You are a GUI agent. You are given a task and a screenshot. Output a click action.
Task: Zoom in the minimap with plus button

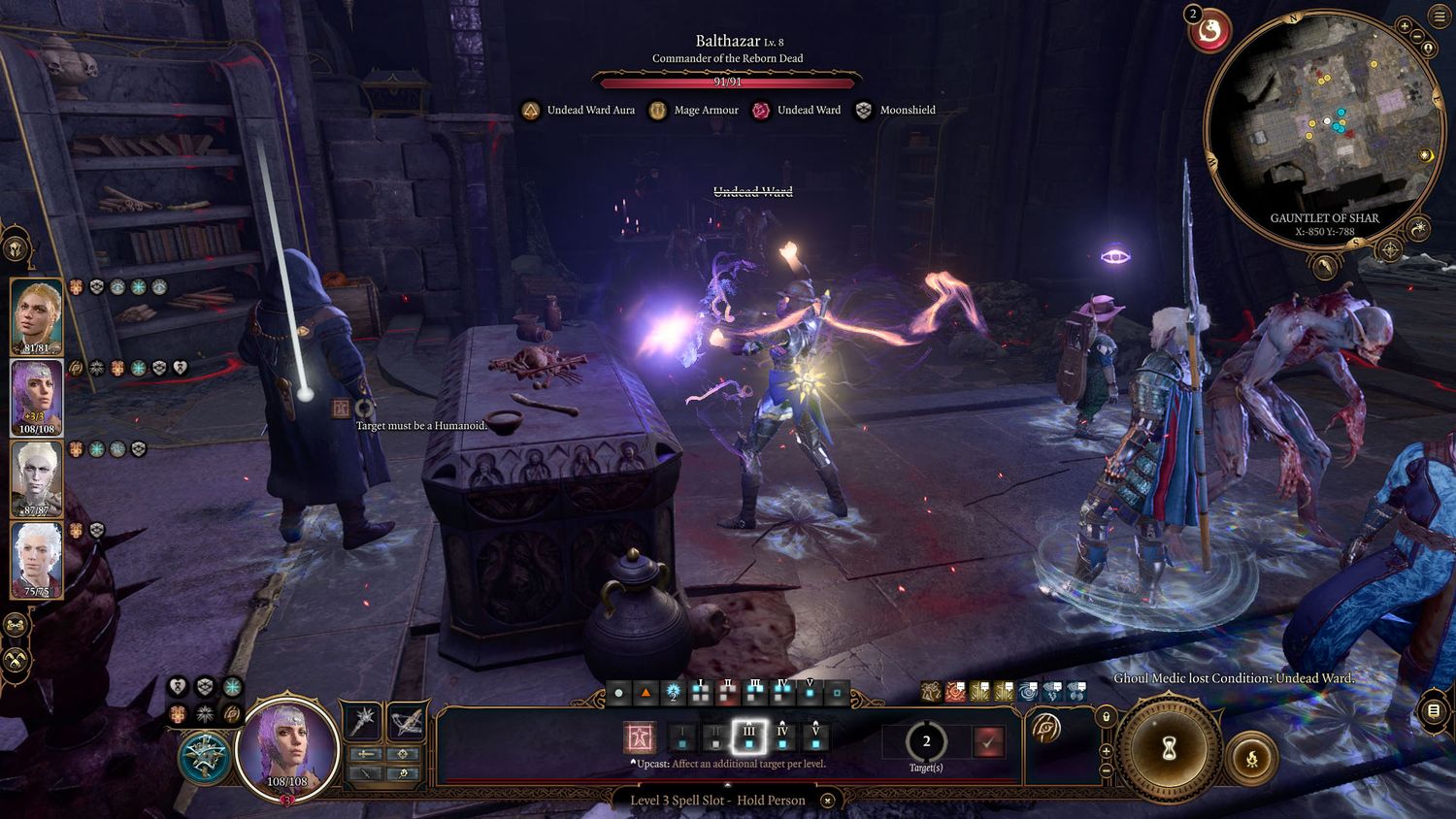1405,26
